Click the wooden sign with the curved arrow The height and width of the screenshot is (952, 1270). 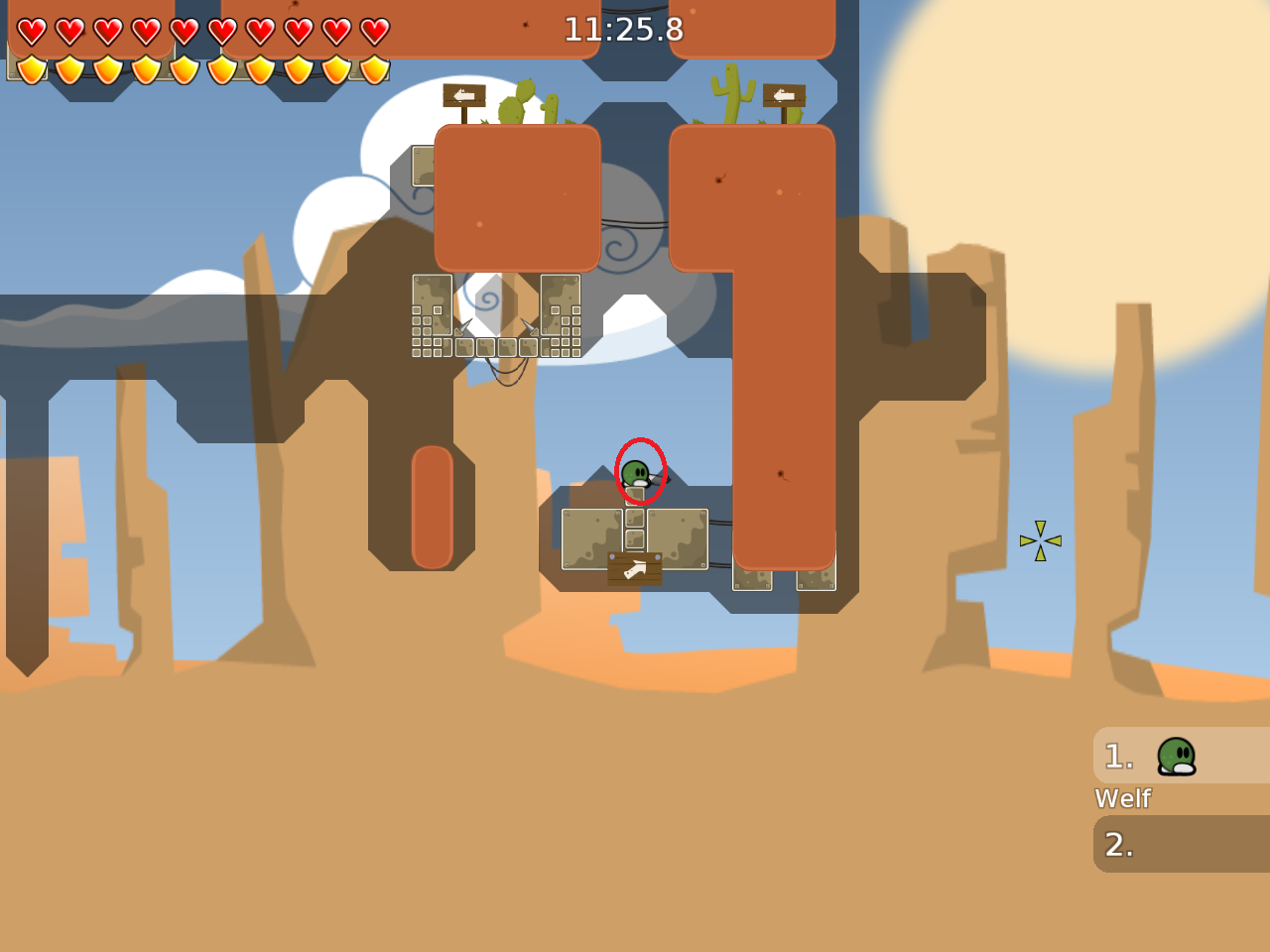point(635,567)
